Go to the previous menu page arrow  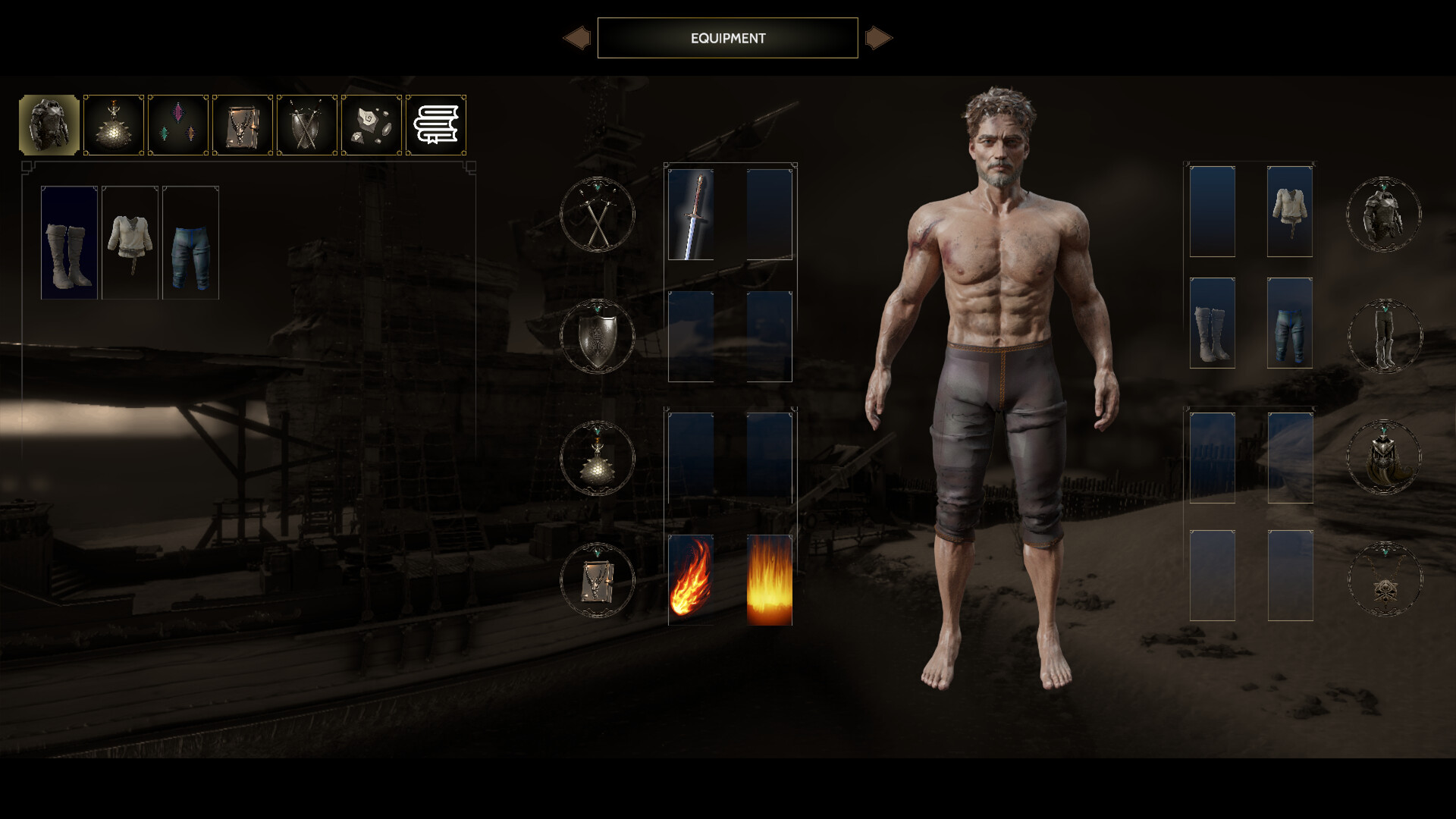click(577, 38)
